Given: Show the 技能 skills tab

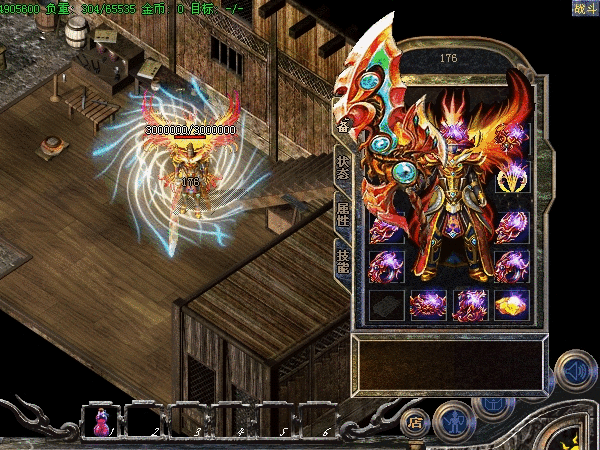Looking at the screenshot, I should [x=343, y=261].
